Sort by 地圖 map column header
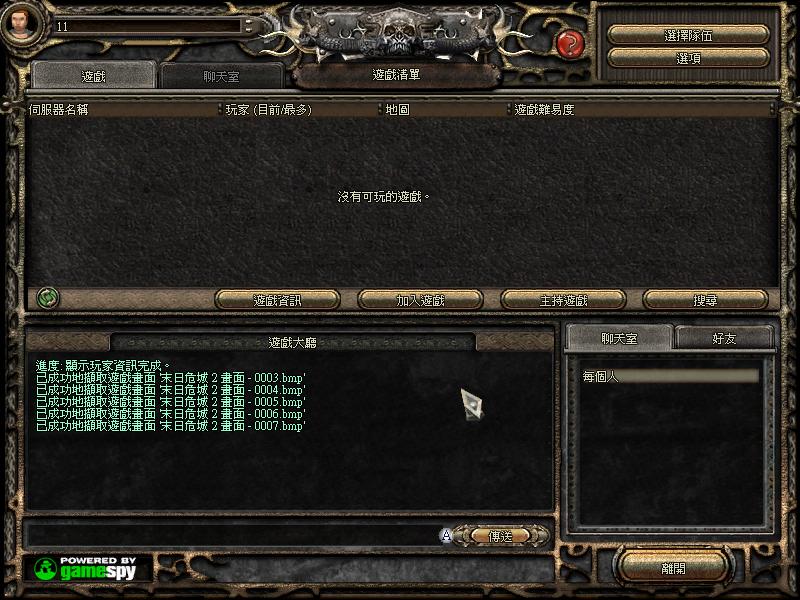This screenshot has height=600, width=800. pos(443,110)
